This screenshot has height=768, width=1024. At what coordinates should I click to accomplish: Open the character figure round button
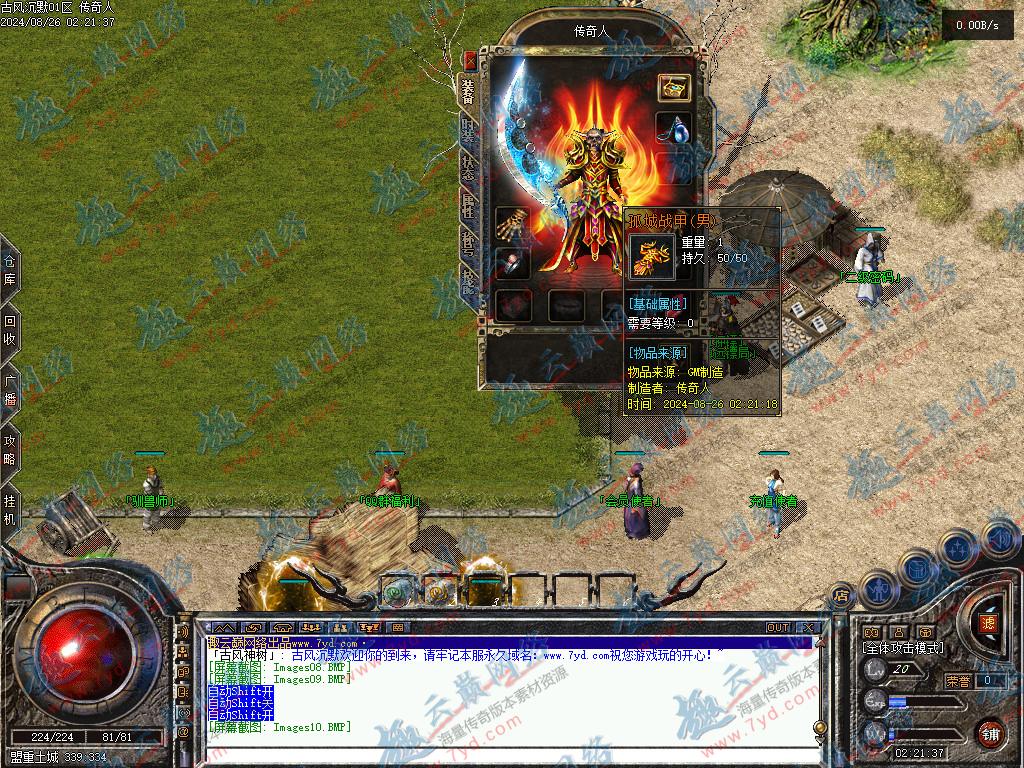point(877,588)
